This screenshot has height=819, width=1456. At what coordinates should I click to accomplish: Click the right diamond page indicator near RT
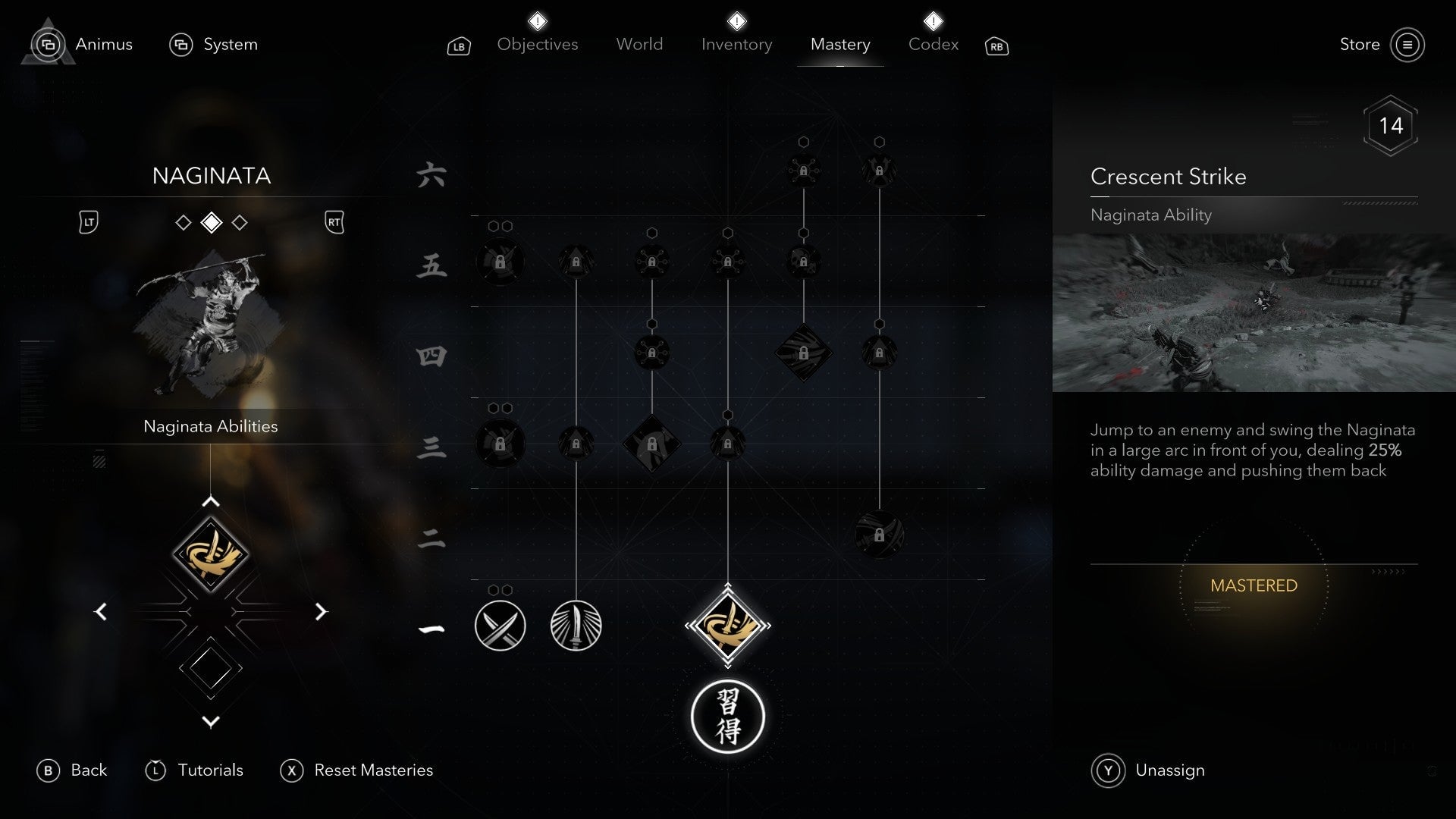coord(240,222)
